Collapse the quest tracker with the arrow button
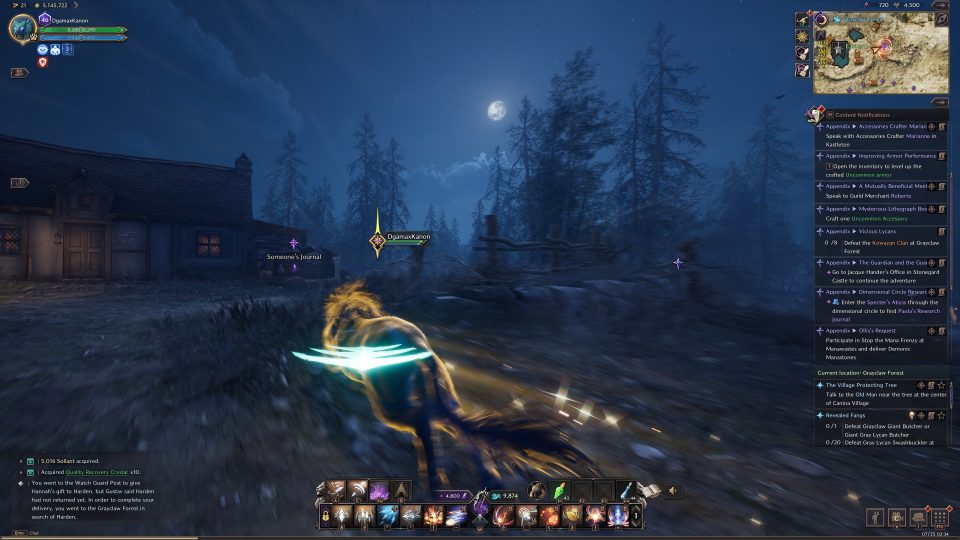The width and height of the screenshot is (960, 540). point(939,101)
